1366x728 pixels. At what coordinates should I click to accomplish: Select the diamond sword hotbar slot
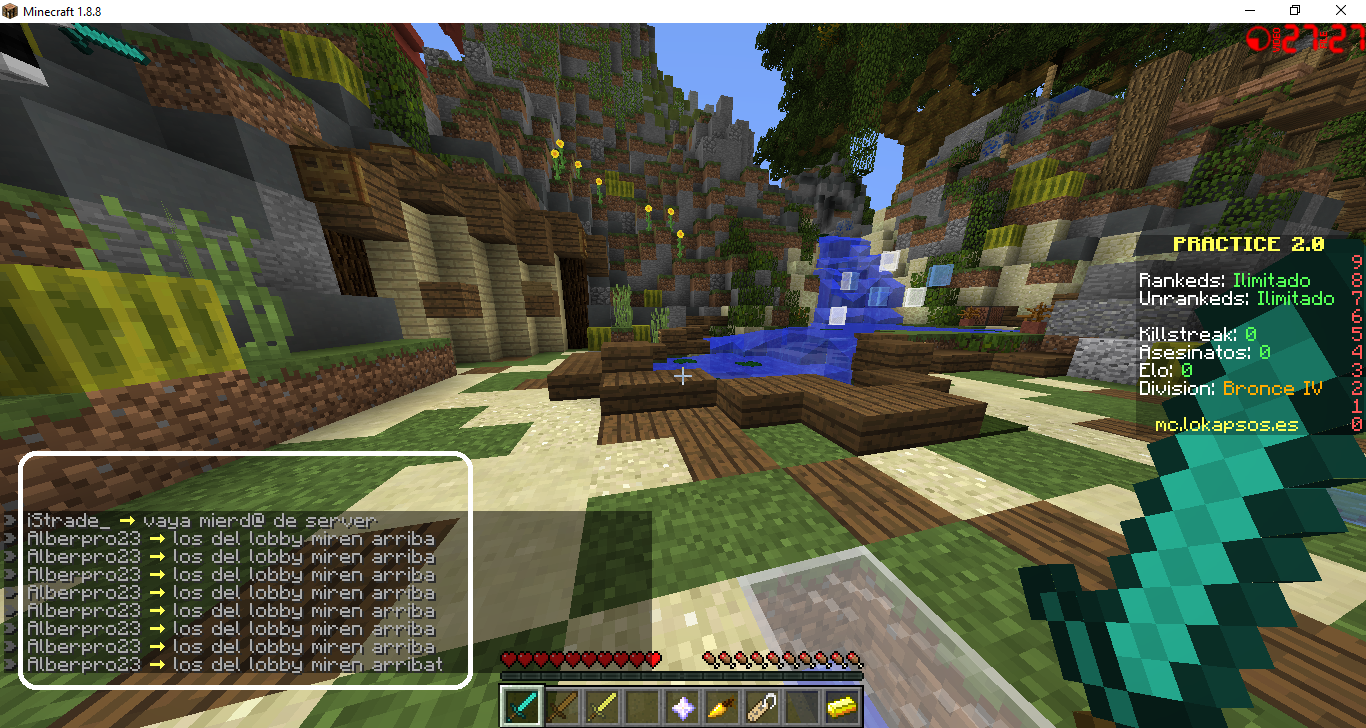(x=522, y=706)
